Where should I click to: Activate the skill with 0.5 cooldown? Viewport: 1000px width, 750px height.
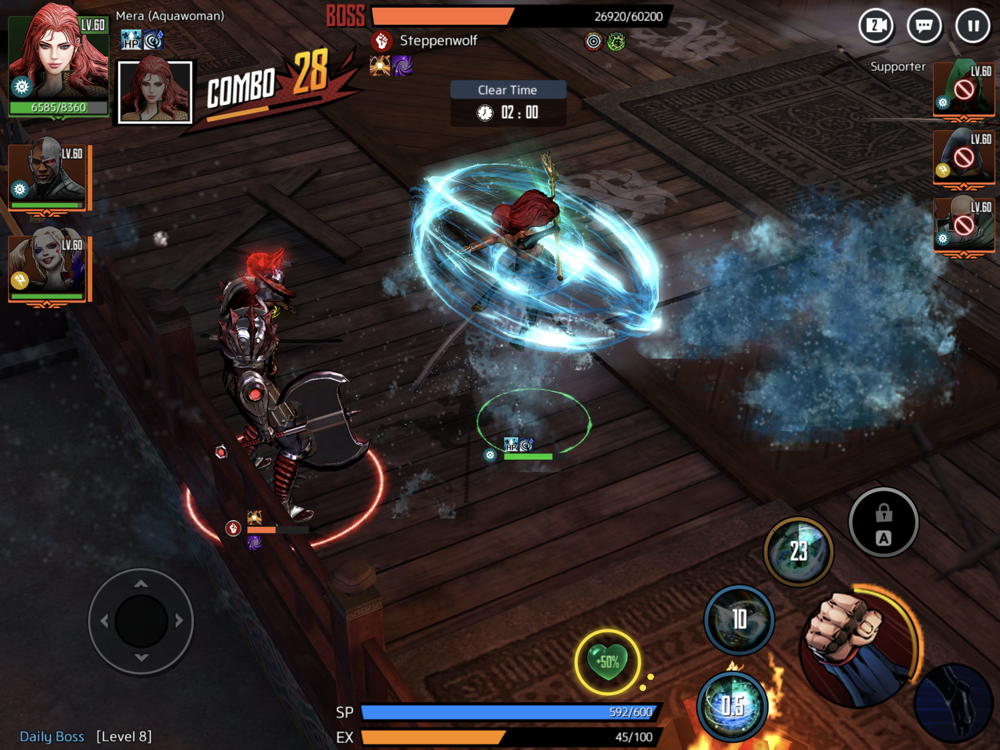click(x=732, y=704)
